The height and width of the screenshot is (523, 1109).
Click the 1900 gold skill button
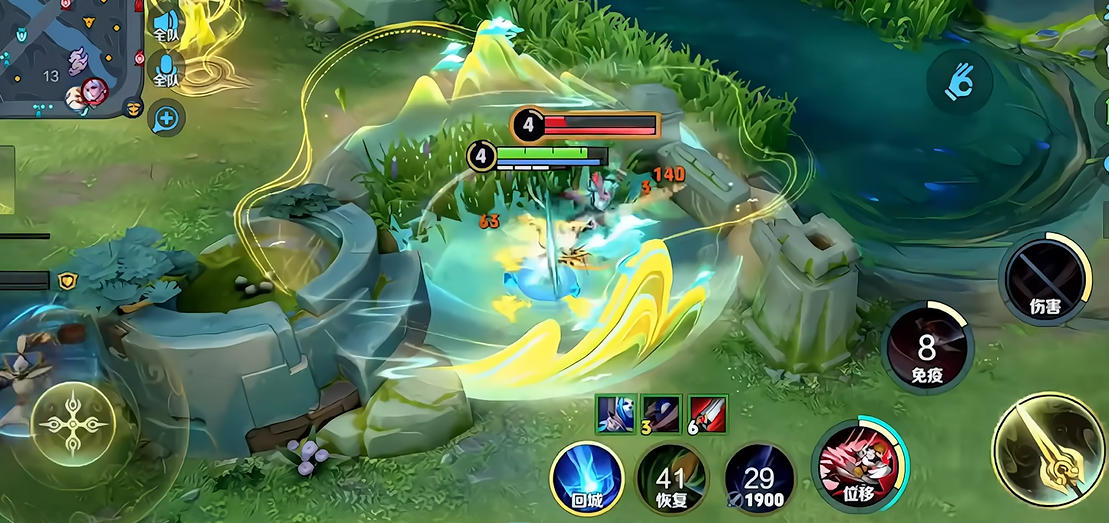tap(759, 480)
